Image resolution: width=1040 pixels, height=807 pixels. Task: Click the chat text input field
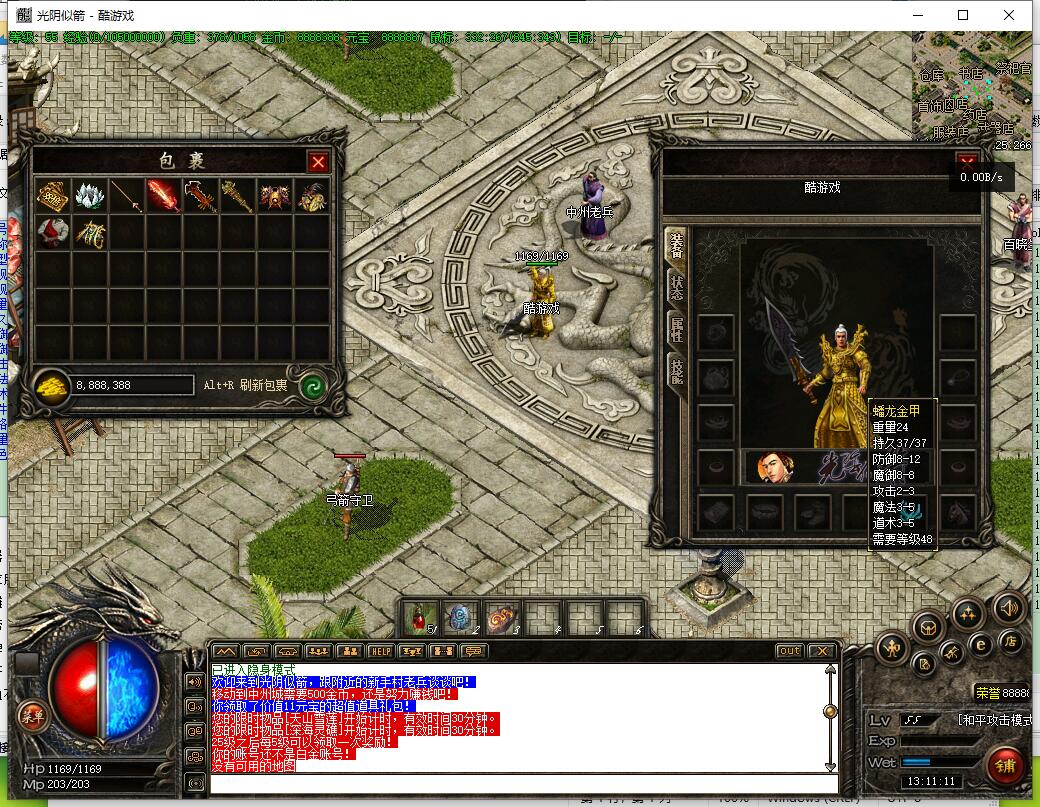click(520, 783)
